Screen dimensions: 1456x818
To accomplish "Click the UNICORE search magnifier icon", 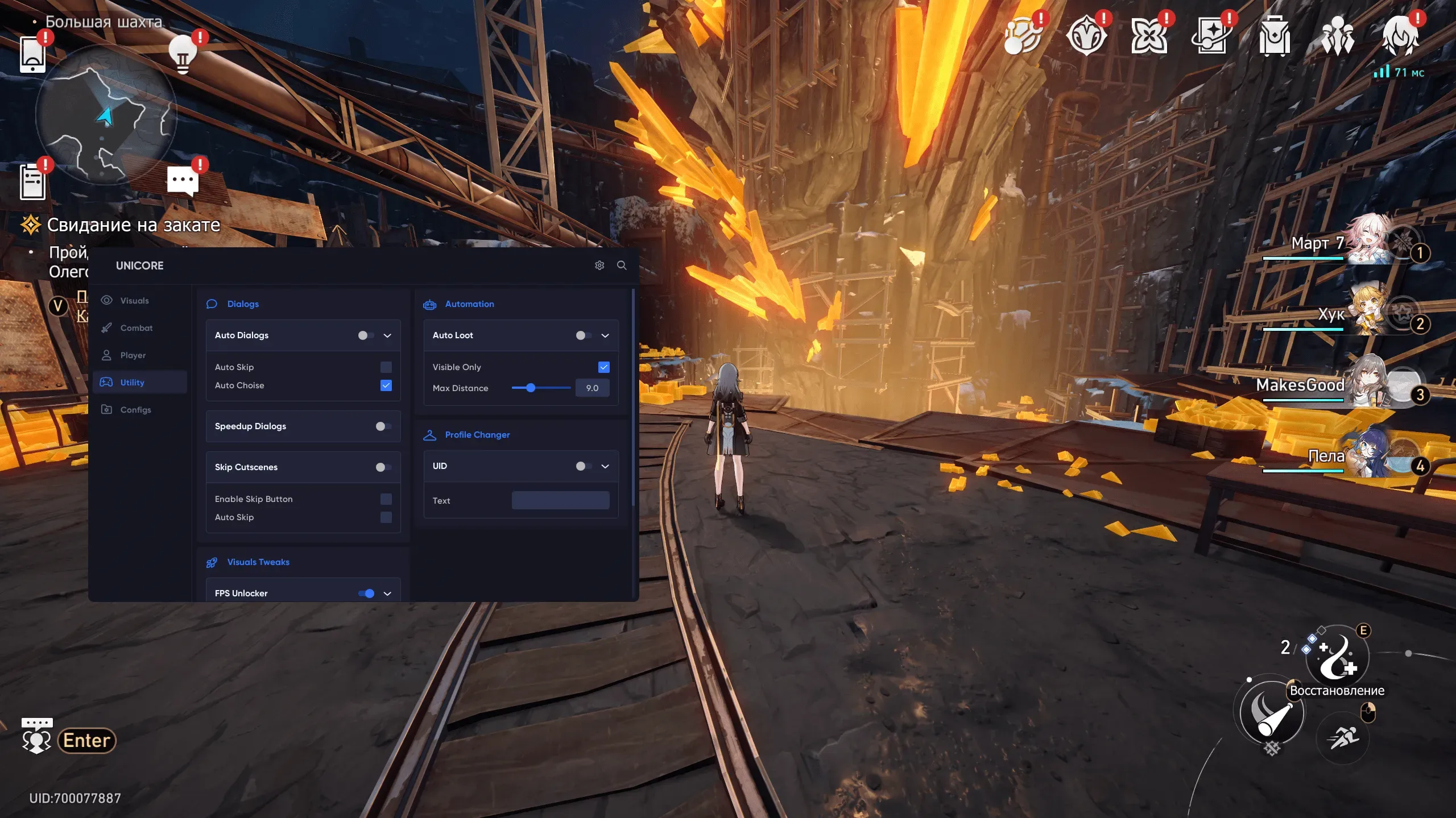I will tap(622, 265).
